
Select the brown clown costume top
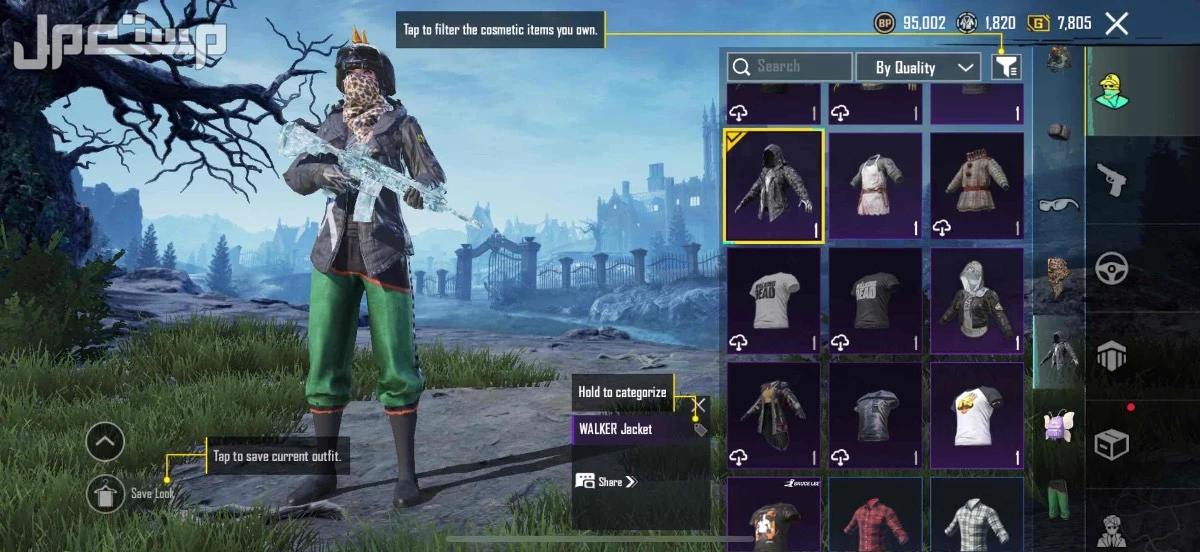[x=977, y=186]
